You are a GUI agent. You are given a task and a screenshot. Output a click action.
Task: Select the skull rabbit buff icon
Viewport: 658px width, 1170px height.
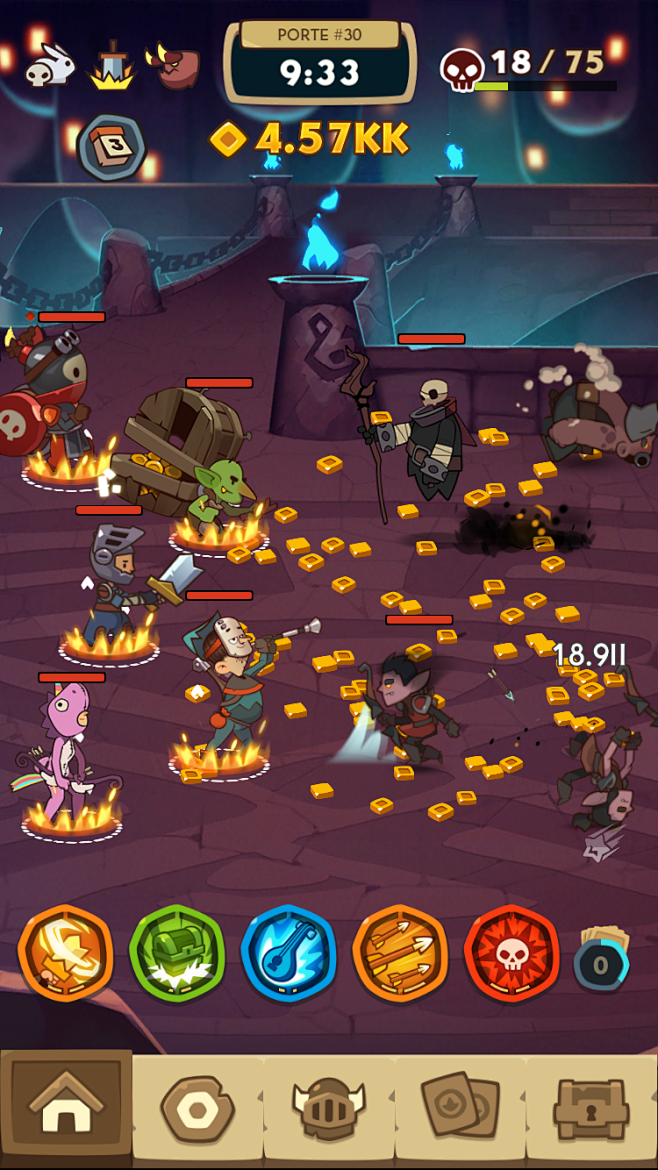(x=49, y=67)
